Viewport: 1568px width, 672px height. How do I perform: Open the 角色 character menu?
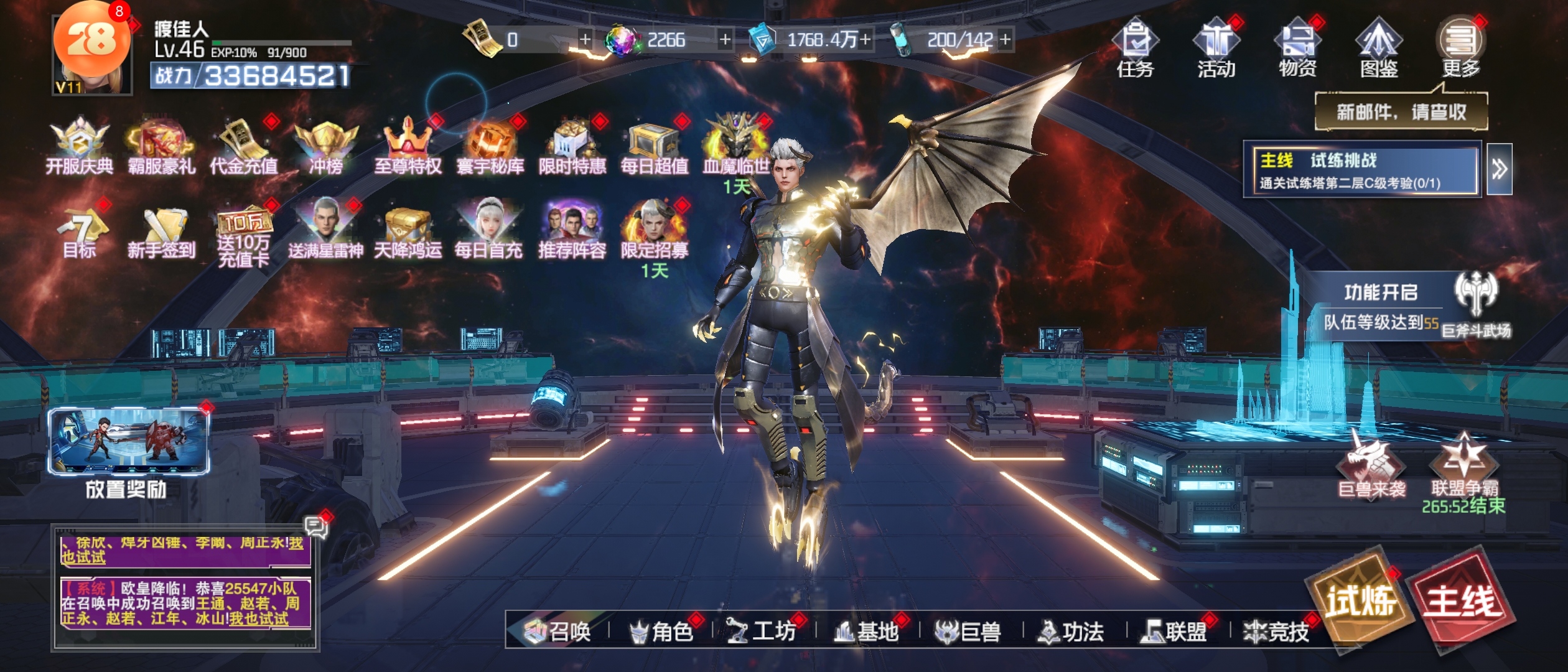(x=661, y=632)
